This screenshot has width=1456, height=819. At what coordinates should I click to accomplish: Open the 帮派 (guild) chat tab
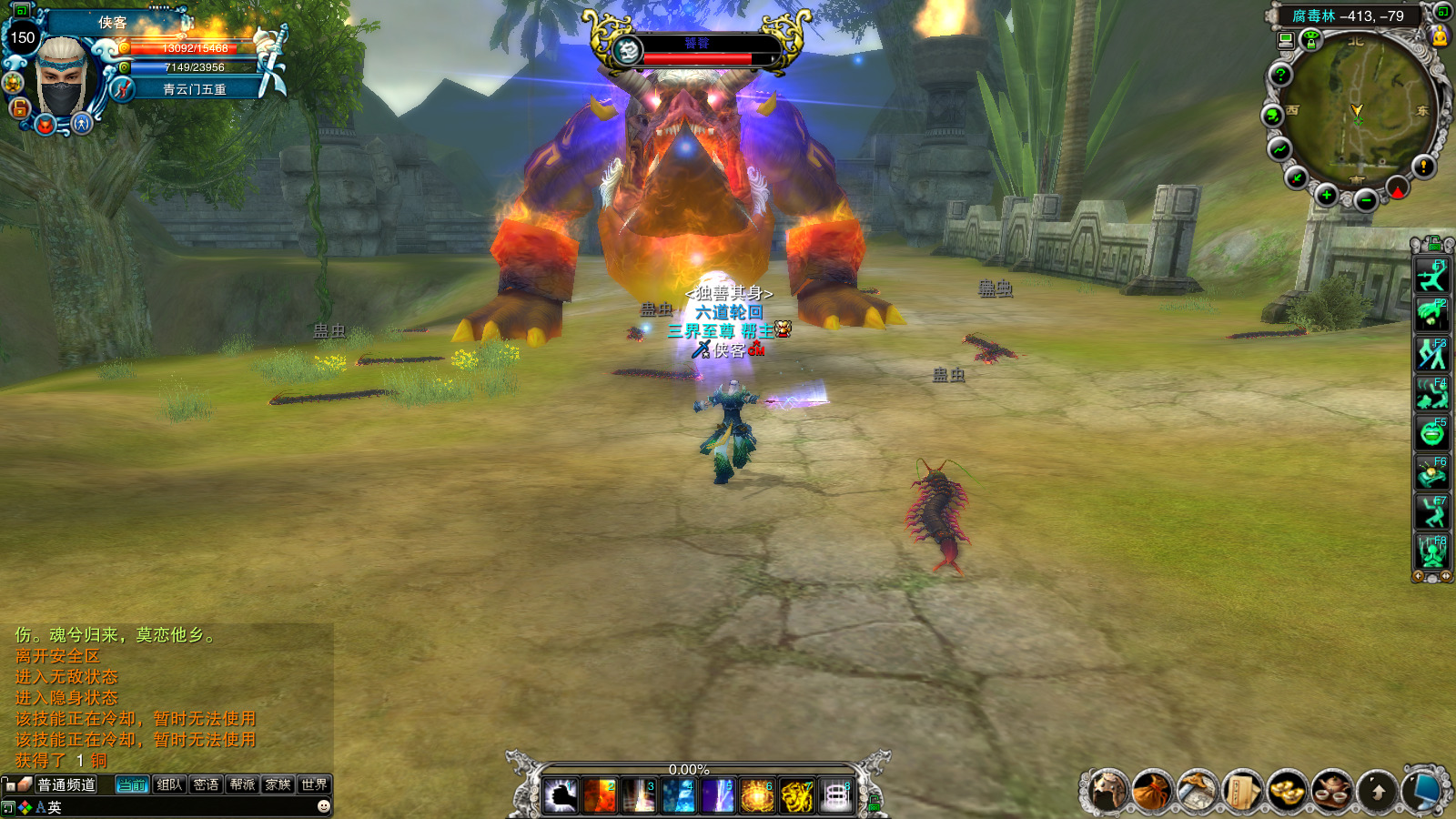coord(242,784)
